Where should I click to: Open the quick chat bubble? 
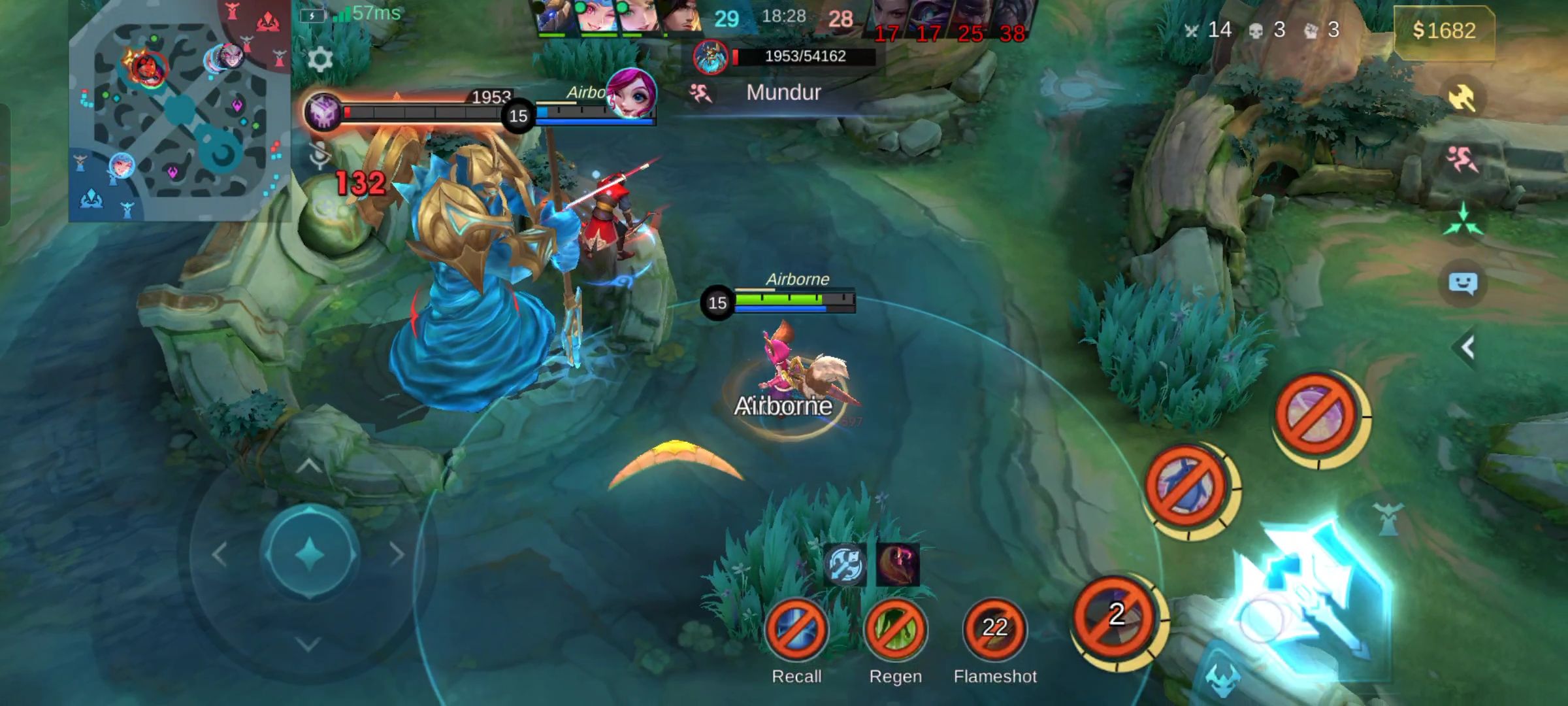(x=1462, y=284)
